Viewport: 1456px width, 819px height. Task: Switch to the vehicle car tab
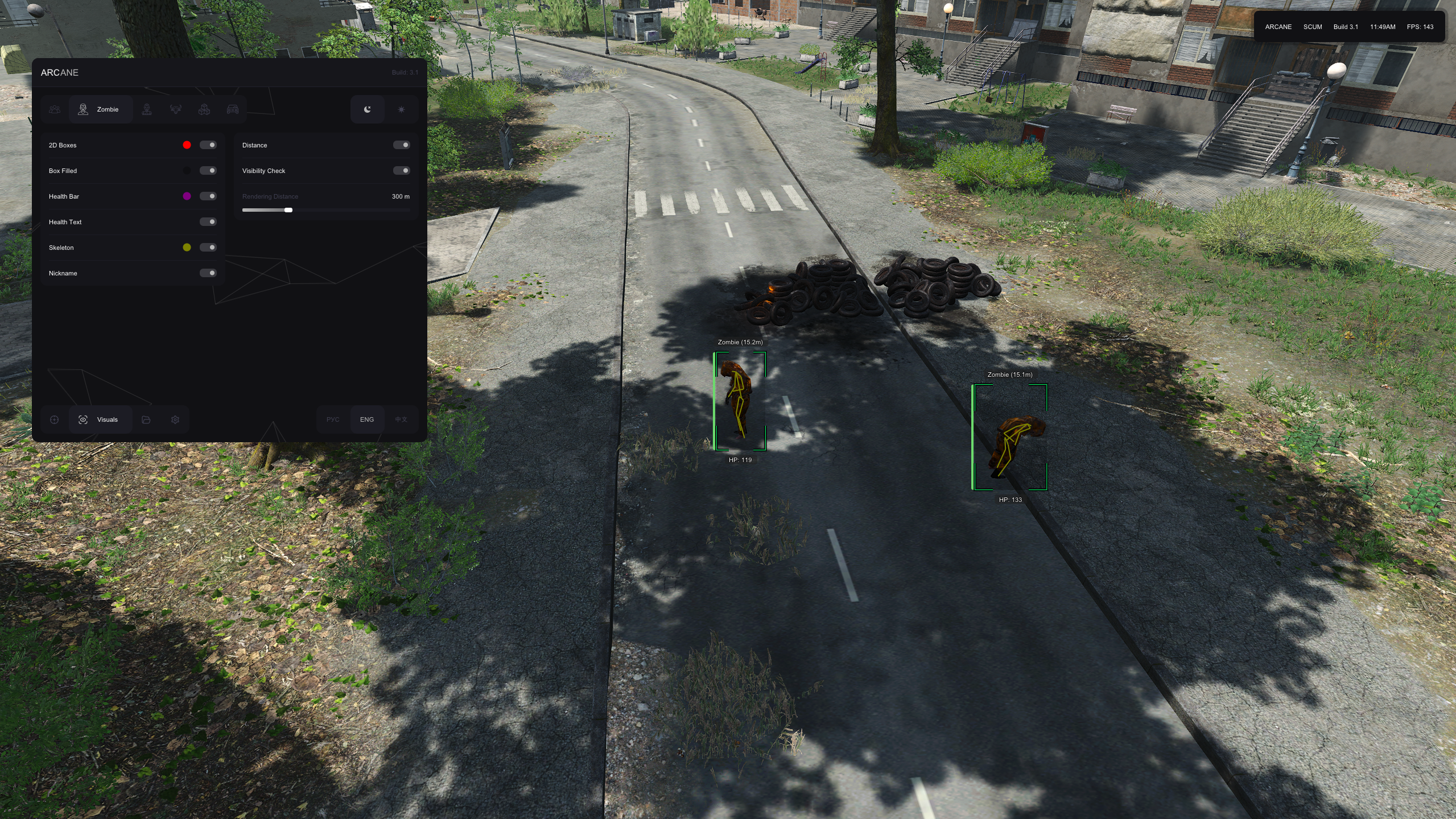(x=233, y=109)
